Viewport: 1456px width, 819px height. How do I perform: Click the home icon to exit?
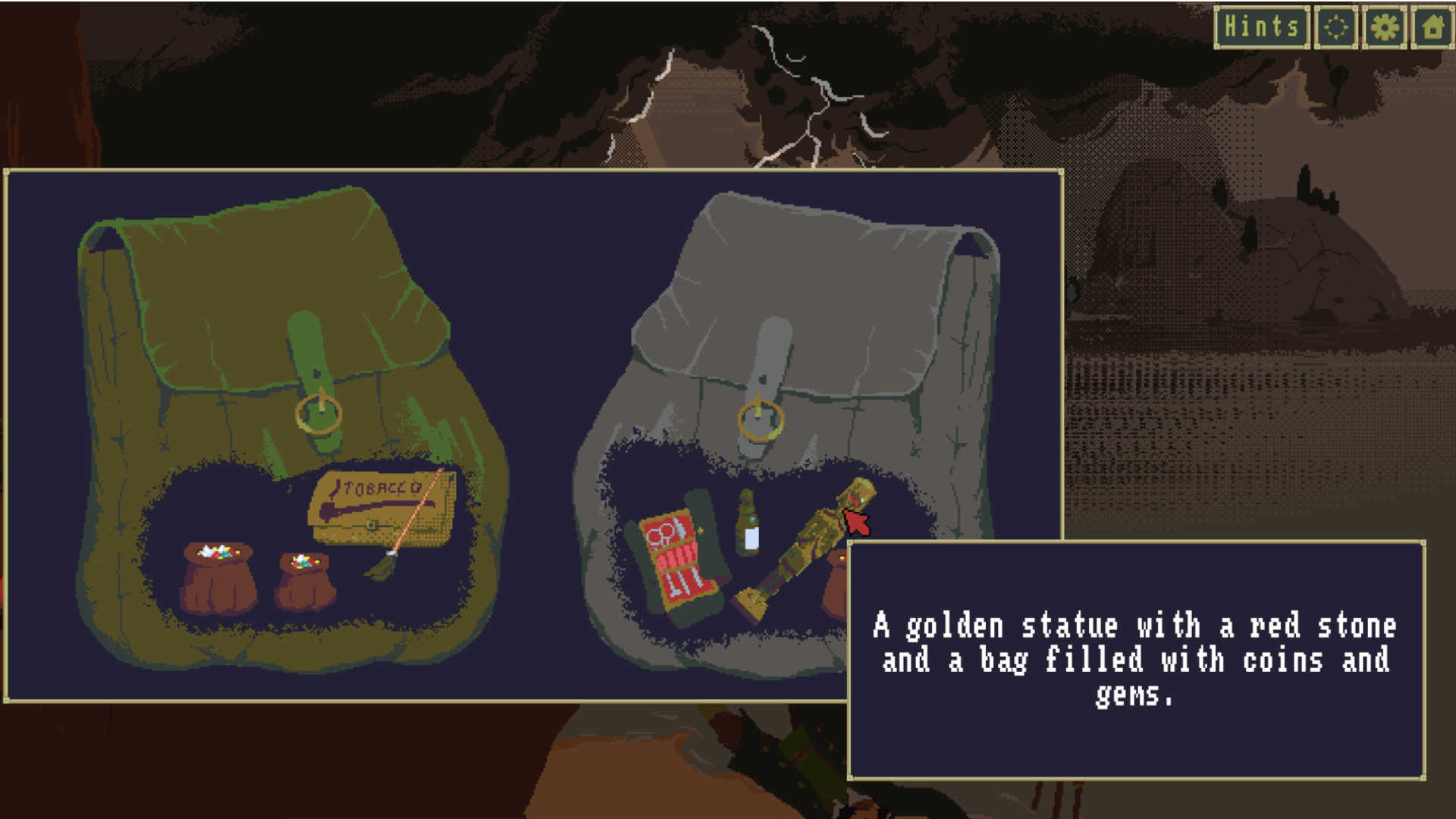[x=1432, y=27]
